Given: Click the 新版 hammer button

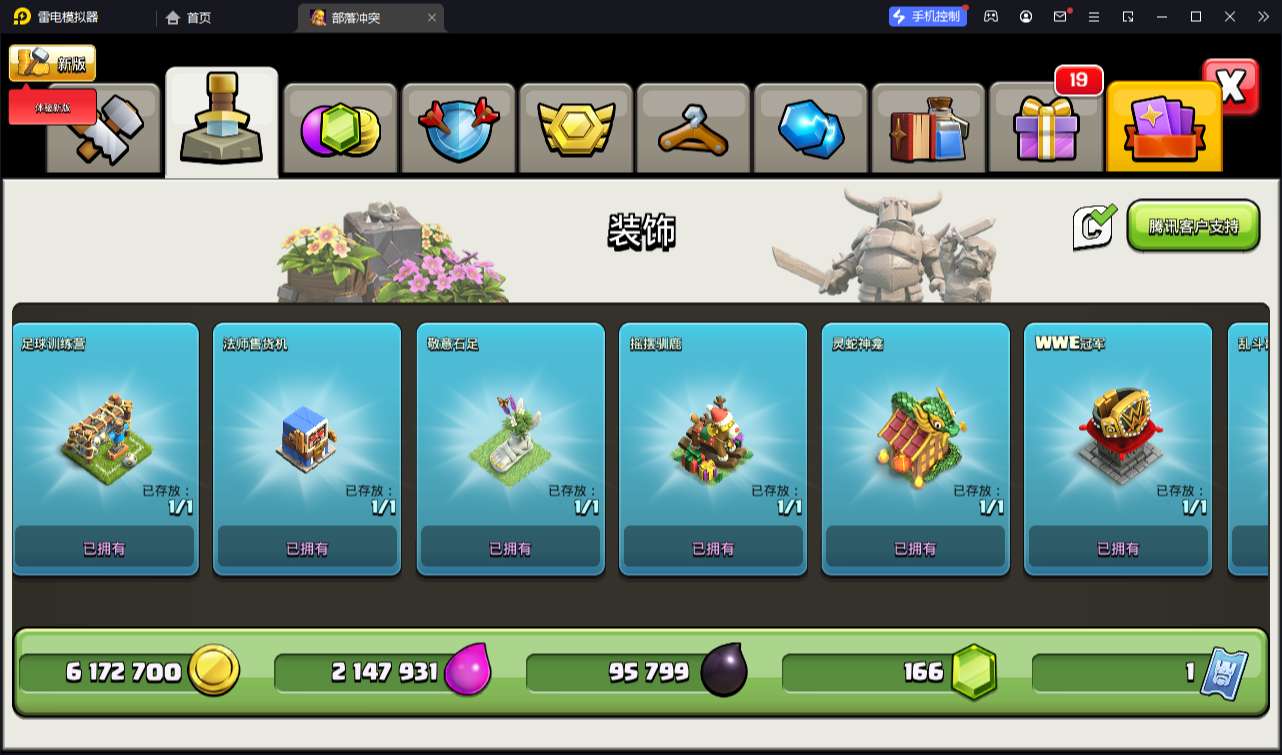Looking at the screenshot, I should pos(52,64).
